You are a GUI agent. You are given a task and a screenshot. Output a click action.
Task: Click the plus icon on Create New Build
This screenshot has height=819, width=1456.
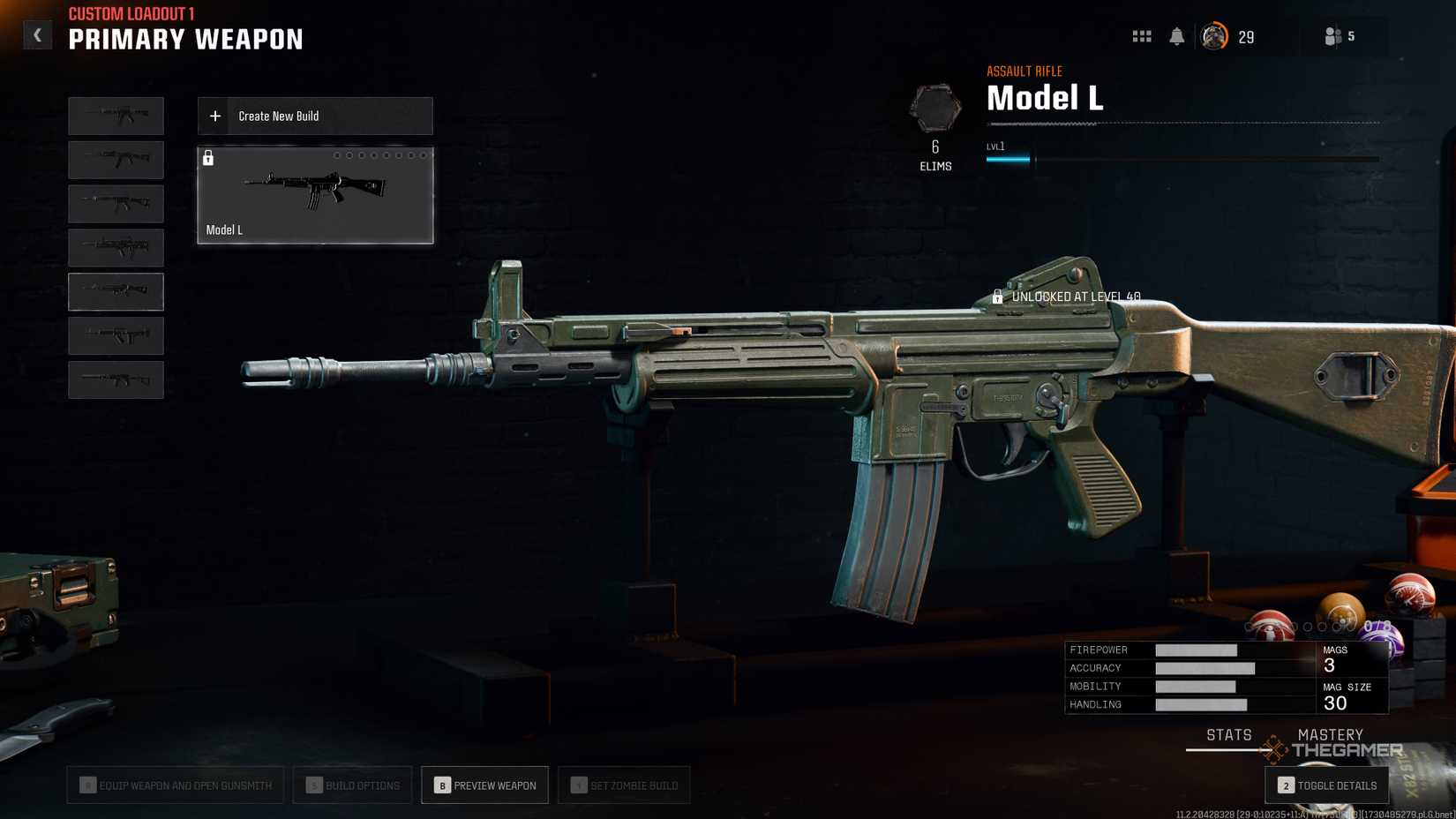pos(214,116)
